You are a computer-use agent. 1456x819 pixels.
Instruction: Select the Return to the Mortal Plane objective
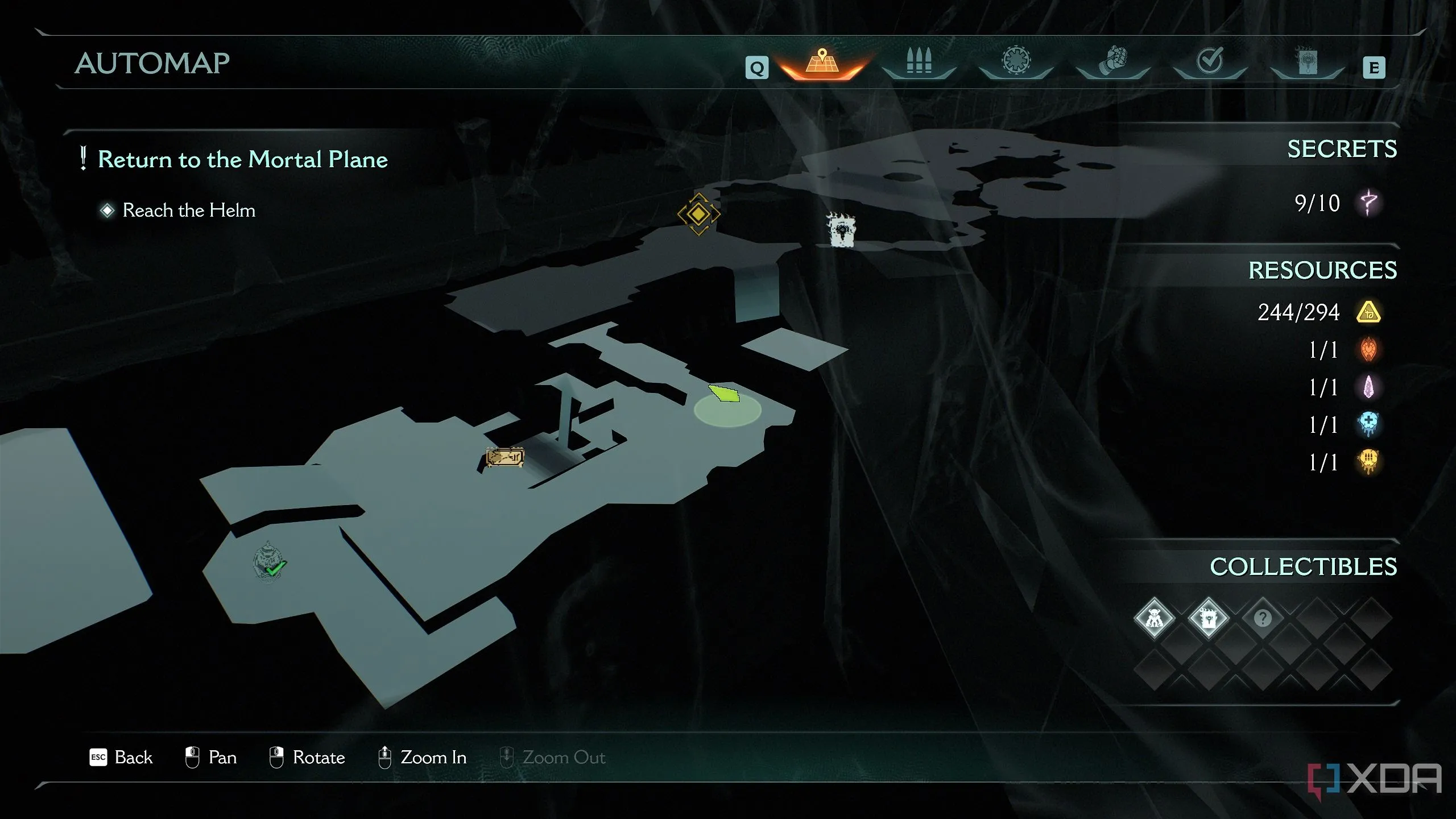tap(242, 159)
